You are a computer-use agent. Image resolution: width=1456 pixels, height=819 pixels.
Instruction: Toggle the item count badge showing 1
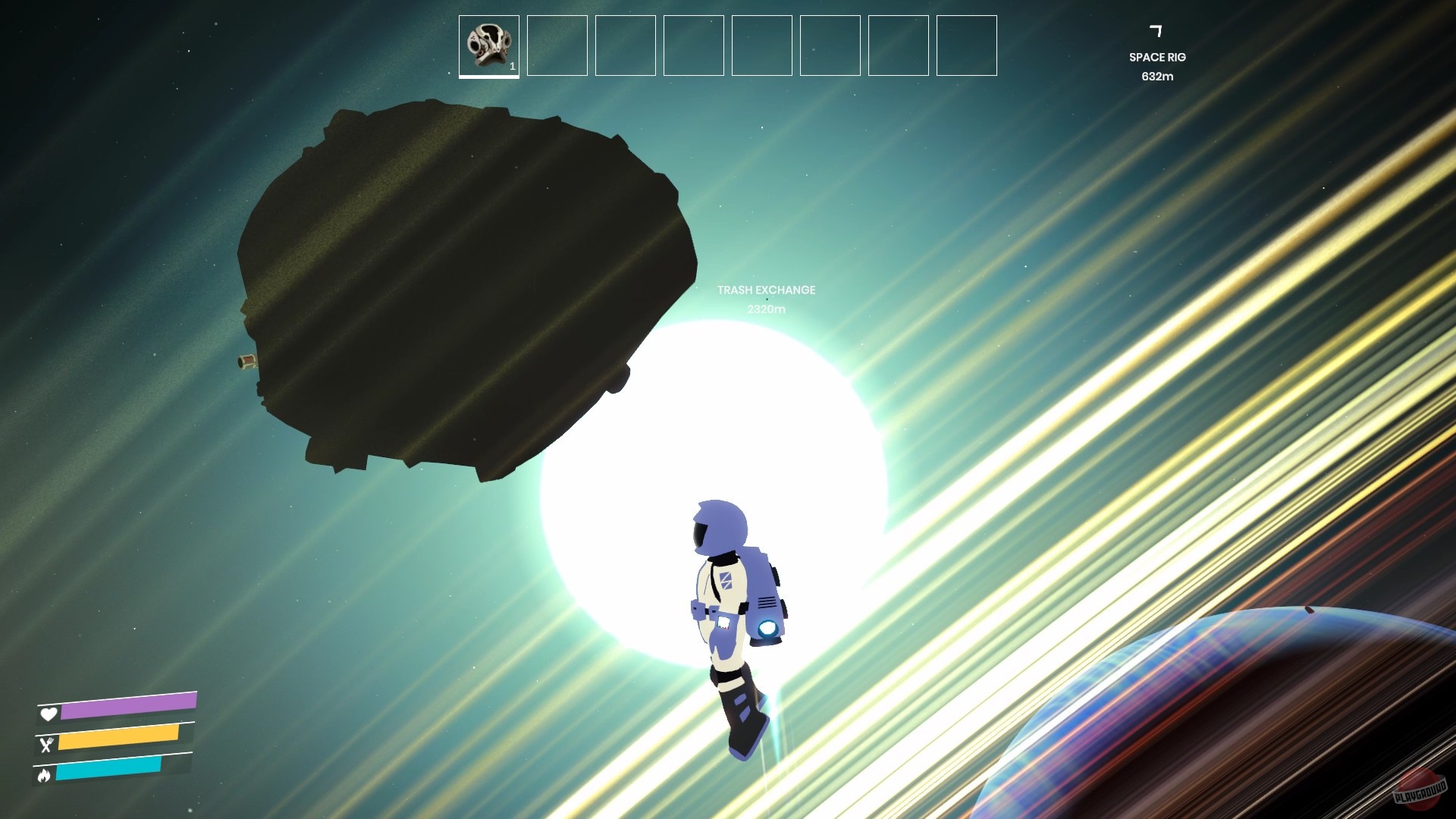coord(512,66)
